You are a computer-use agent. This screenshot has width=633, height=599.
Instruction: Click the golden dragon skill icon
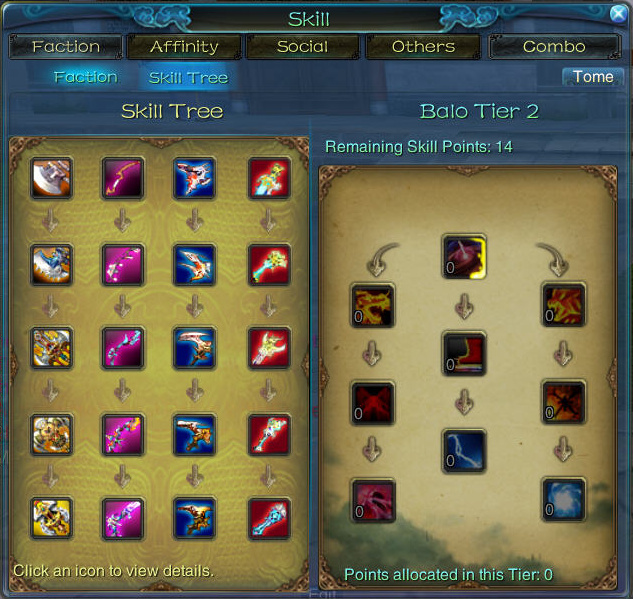pyautogui.click(x=373, y=305)
